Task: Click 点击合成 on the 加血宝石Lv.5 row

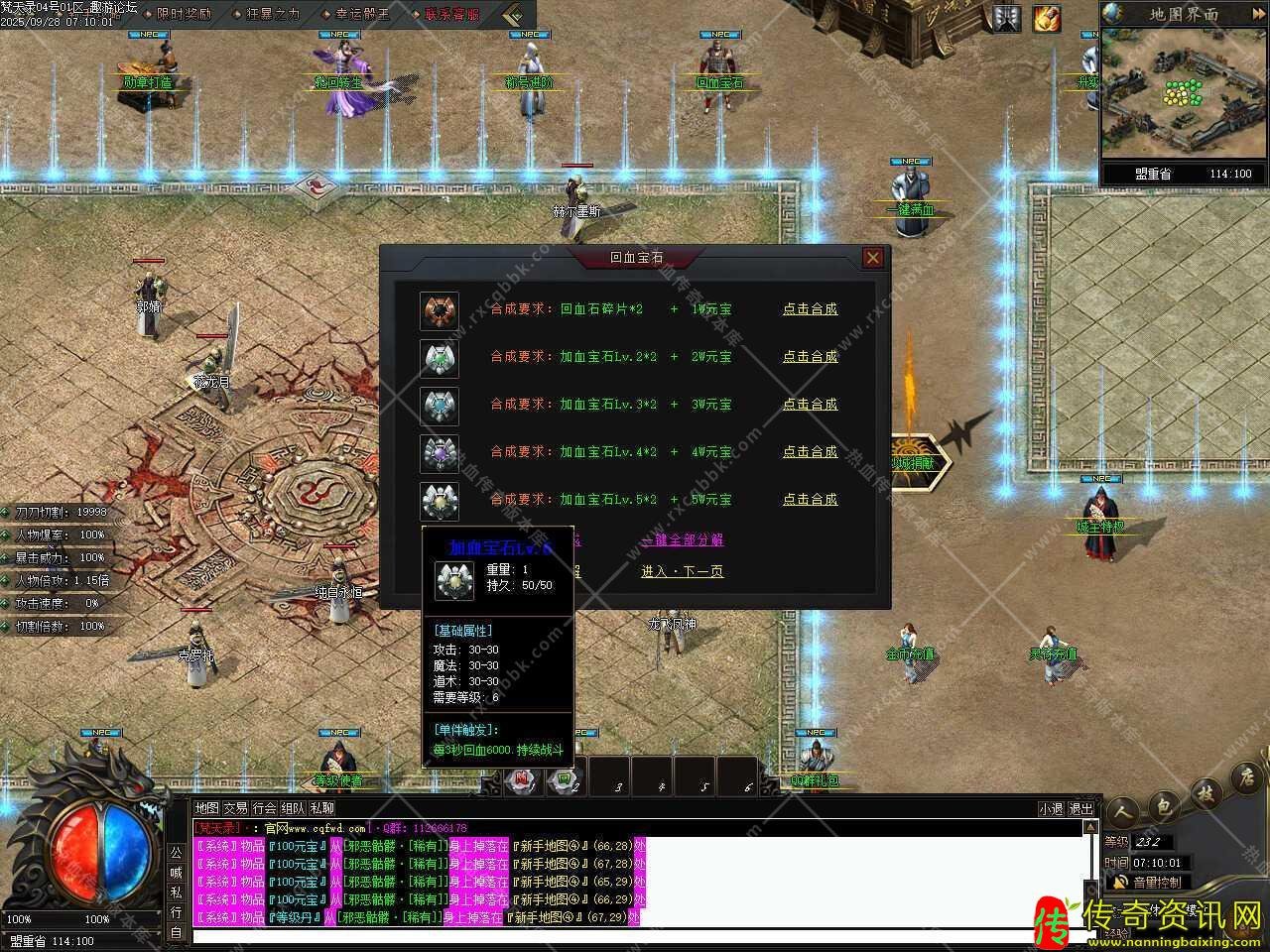Action: pyautogui.click(x=810, y=500)
